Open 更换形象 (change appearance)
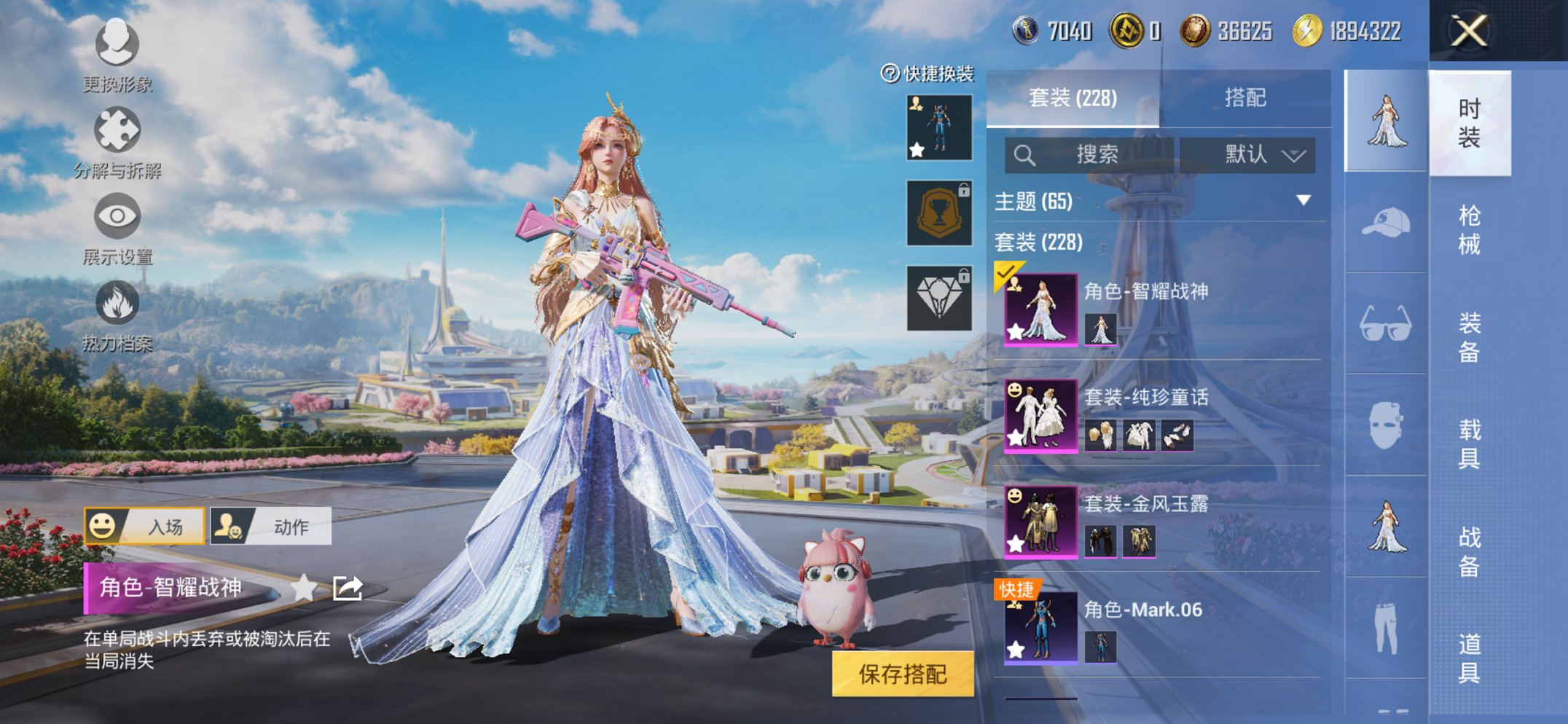Viewport: 1568px width, 724px height. point(117,55)
